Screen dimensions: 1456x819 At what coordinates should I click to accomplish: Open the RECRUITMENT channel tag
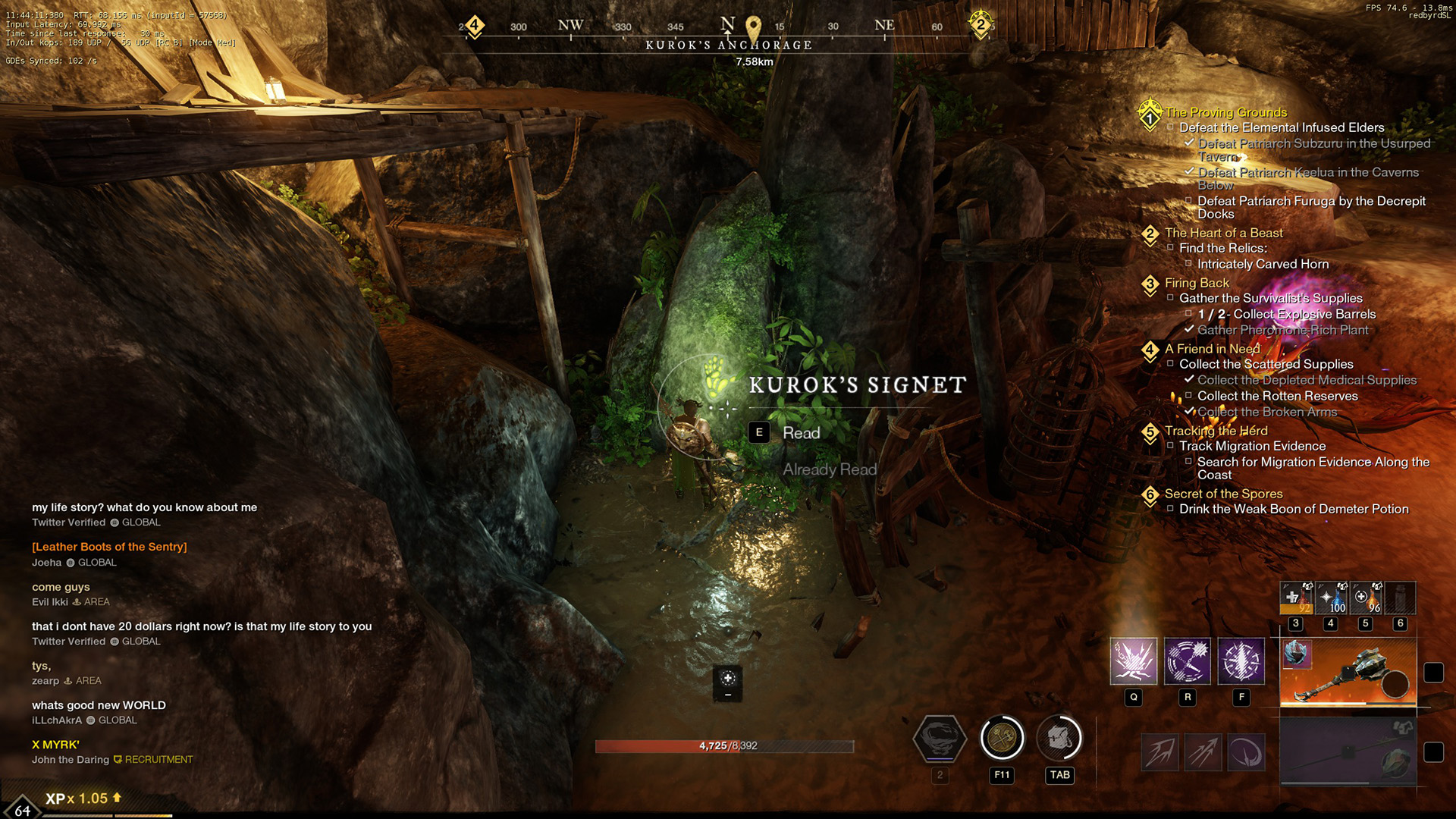160,759
